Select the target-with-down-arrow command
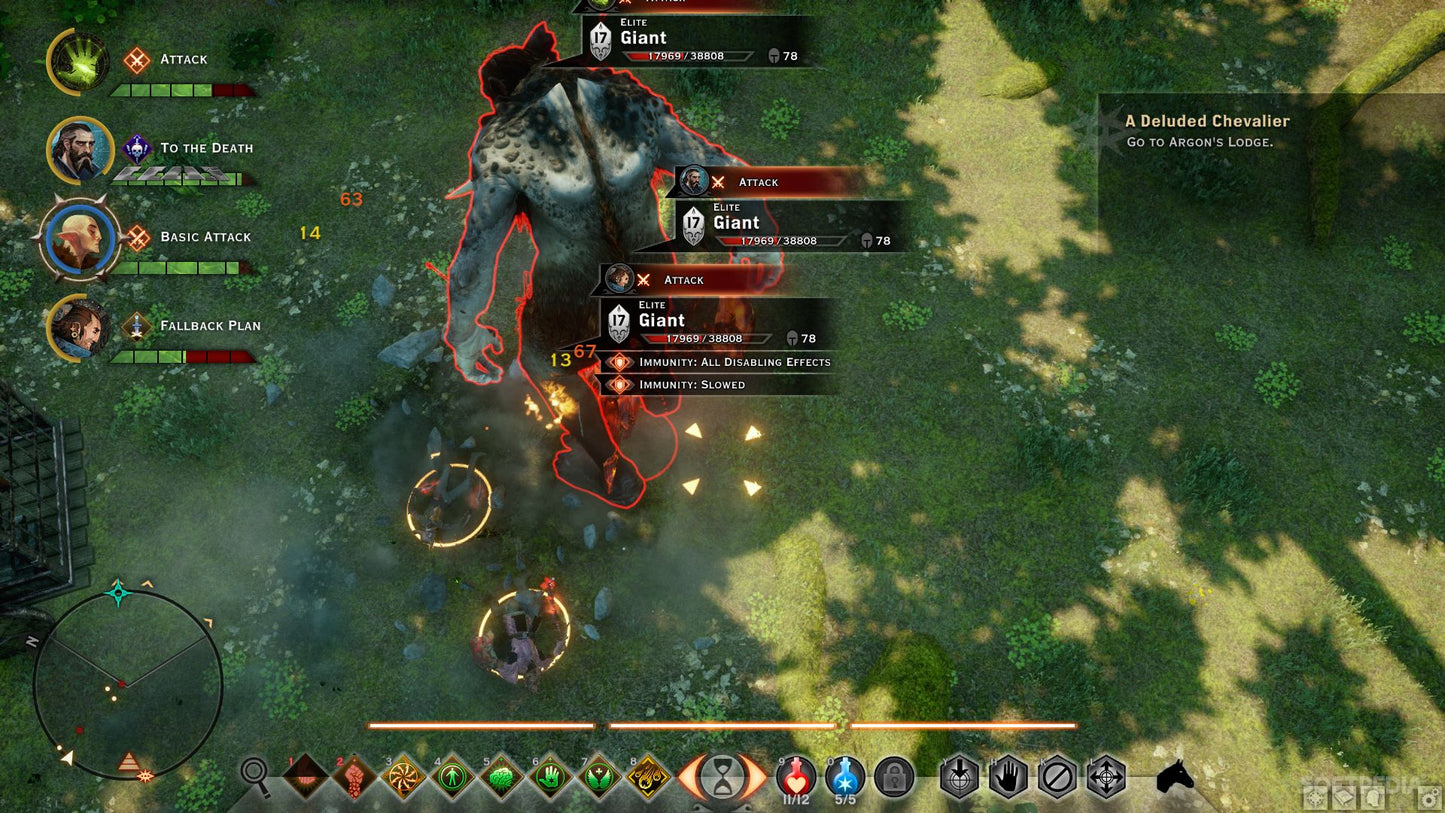1445x813 pixels. point(959,777)
